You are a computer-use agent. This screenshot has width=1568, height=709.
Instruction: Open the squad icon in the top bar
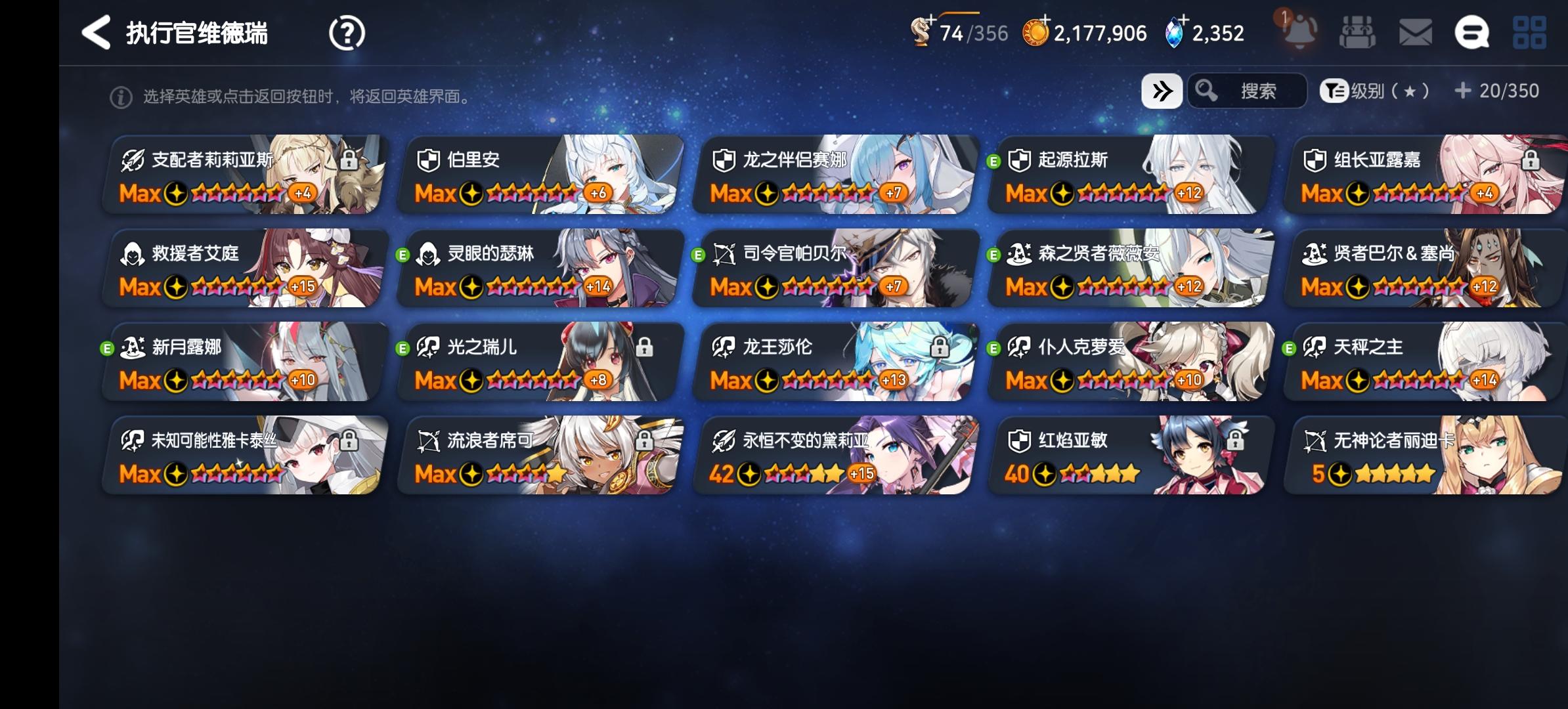coord(1358,32)
